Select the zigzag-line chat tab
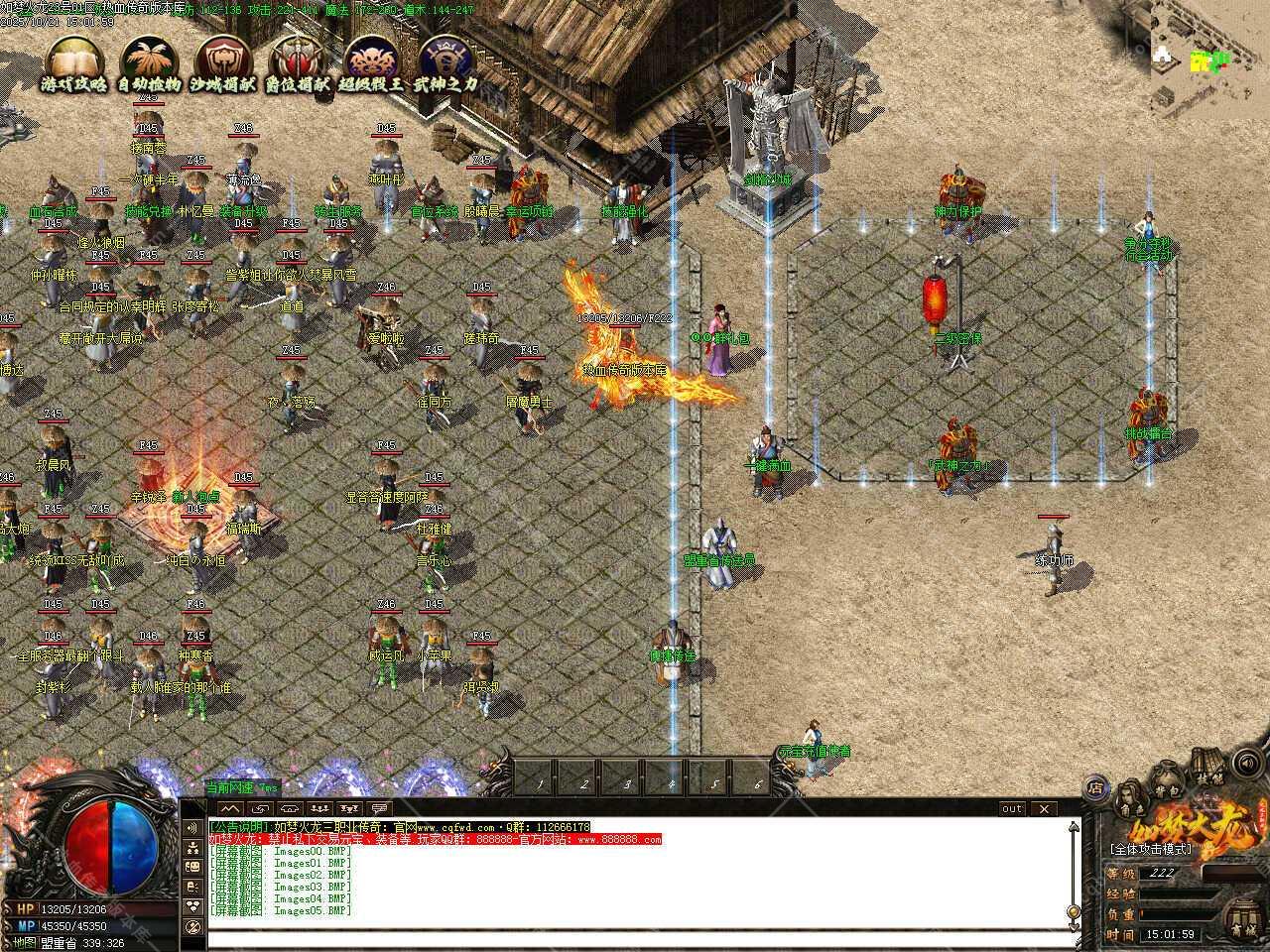The width and height of the screenshot is (1270, 952). 230,809
